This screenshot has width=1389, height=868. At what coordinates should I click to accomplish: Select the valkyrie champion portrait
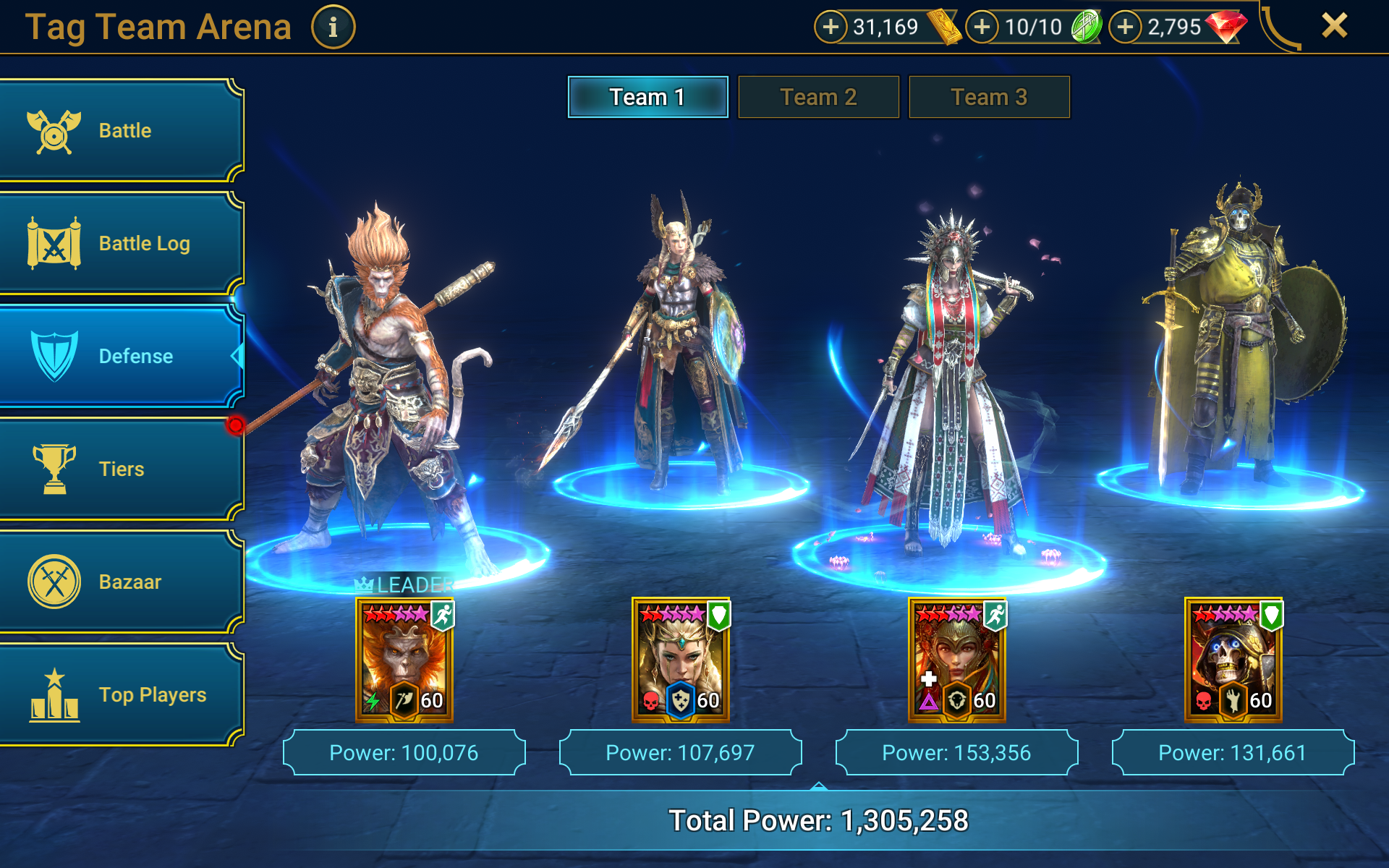[681, 660]
